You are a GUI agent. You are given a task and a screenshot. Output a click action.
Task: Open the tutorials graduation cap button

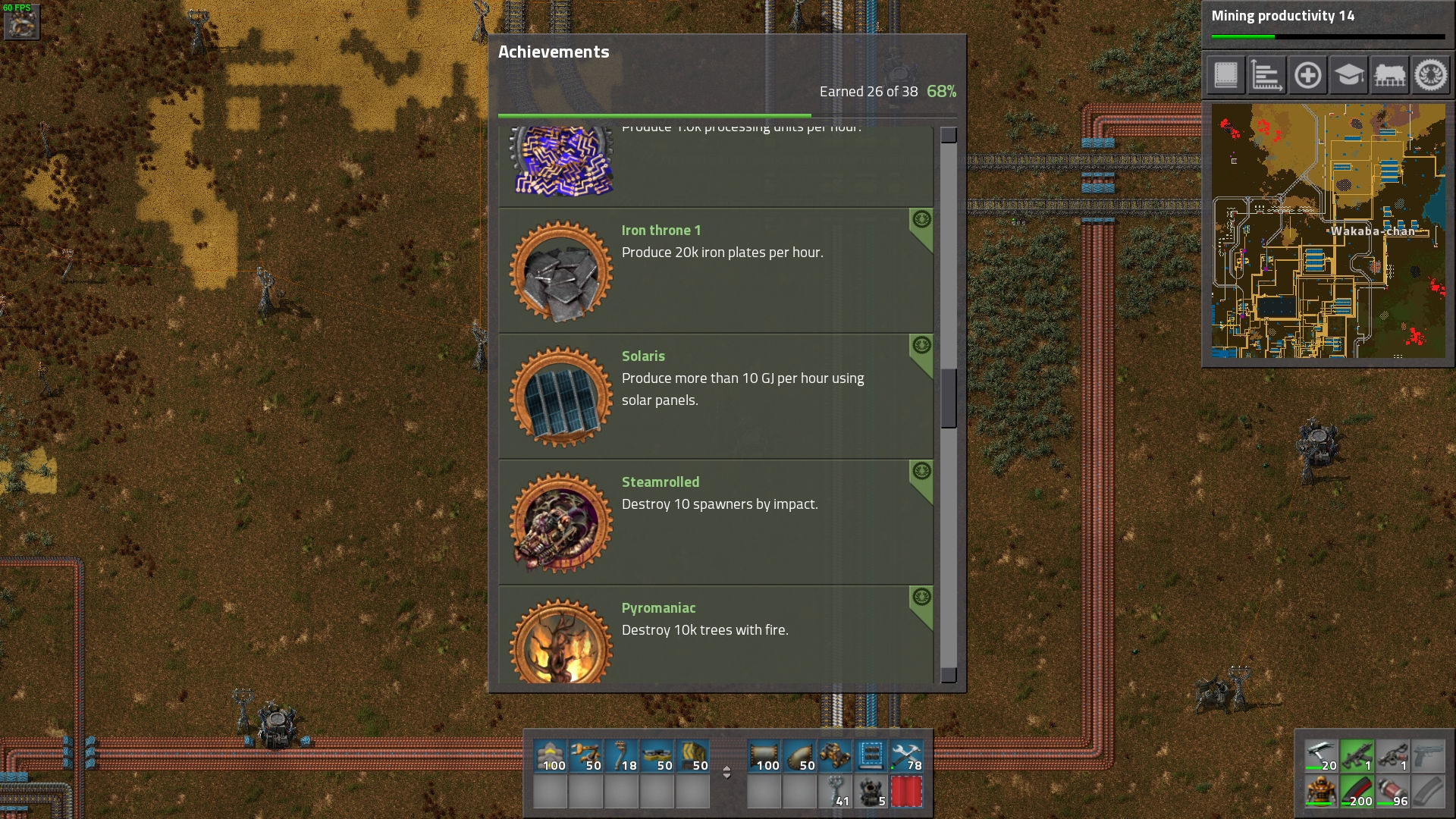pyautogui.click(x=1348, y=75)
